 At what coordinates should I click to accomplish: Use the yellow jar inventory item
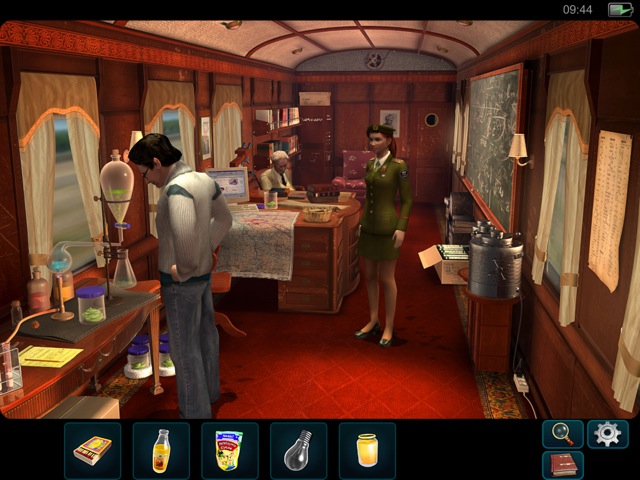[367, 450]
